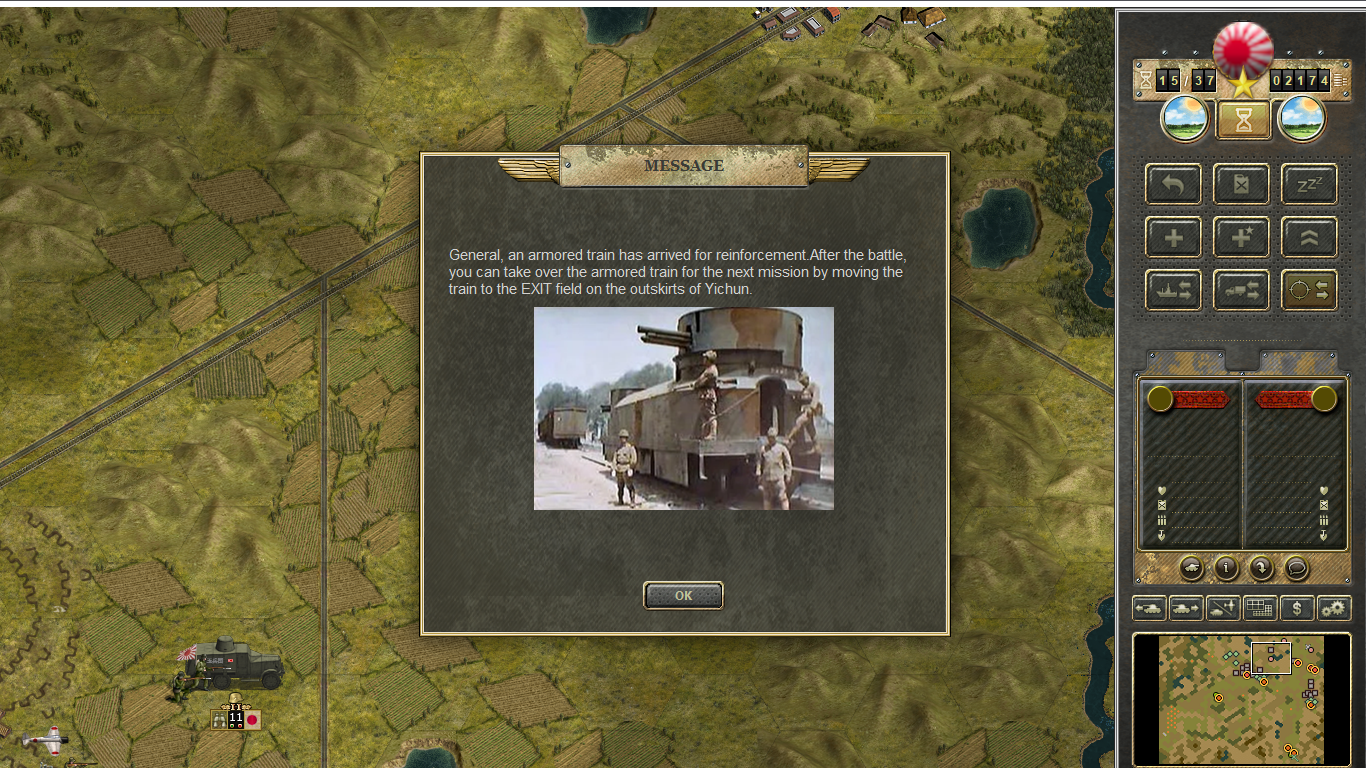
Task: Open the purchase screen with dollar button
Action: (1297, 607)
